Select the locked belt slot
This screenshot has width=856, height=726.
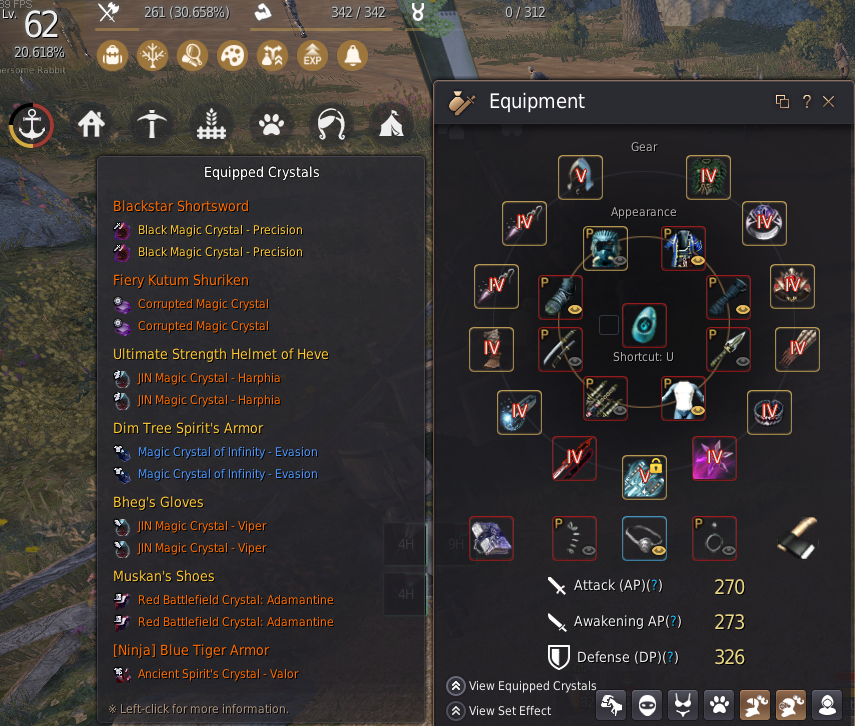pos(644,477)
